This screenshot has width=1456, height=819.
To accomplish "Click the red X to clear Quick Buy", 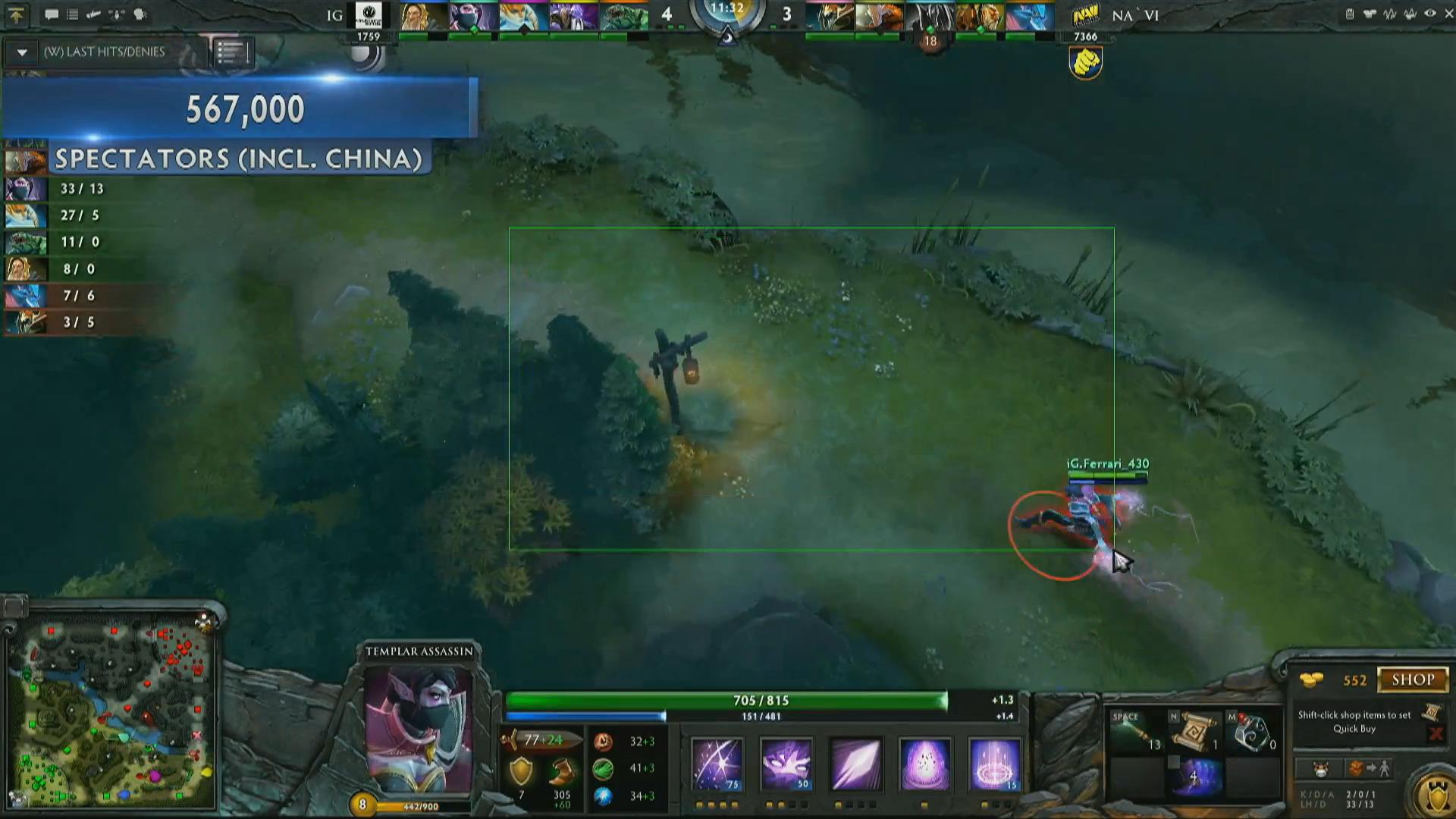I will [1435, 733].
